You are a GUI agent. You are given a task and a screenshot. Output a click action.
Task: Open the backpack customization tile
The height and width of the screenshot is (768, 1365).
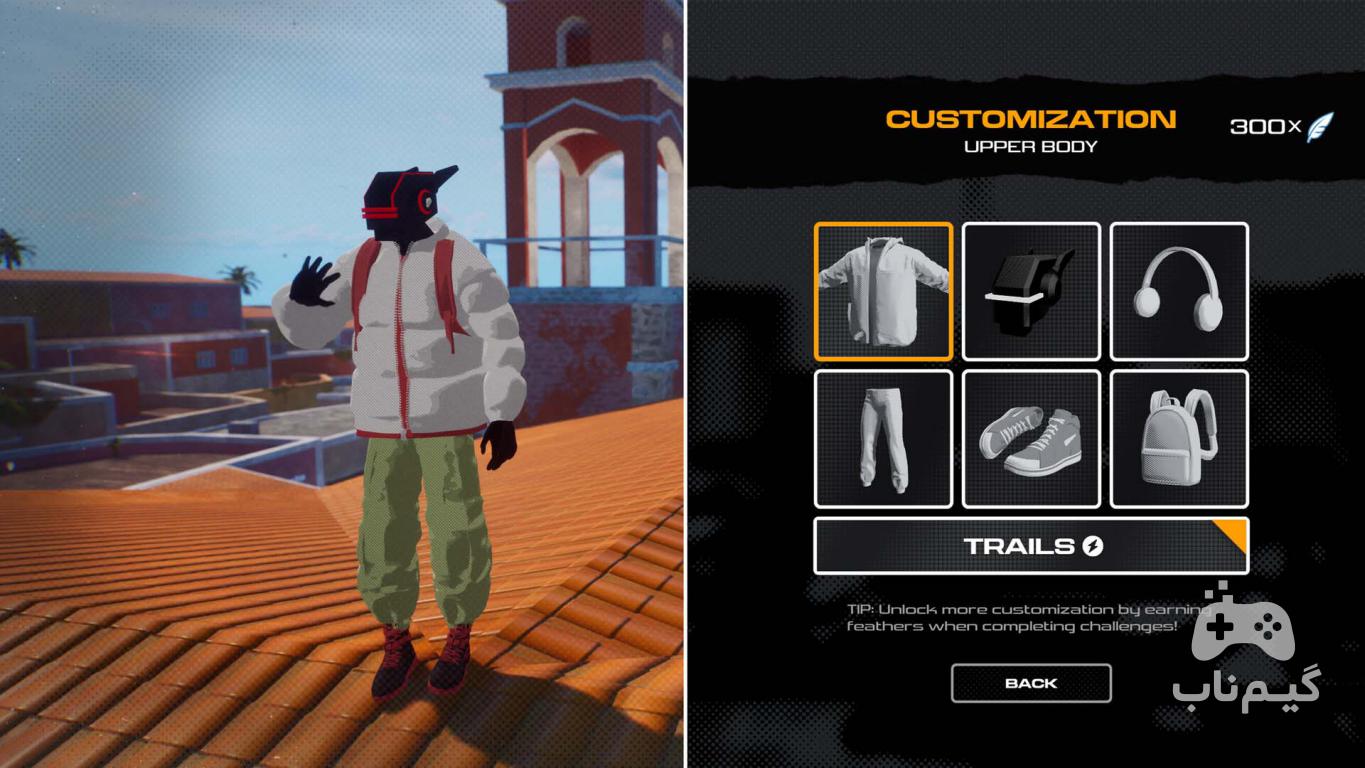(1179, 439)
